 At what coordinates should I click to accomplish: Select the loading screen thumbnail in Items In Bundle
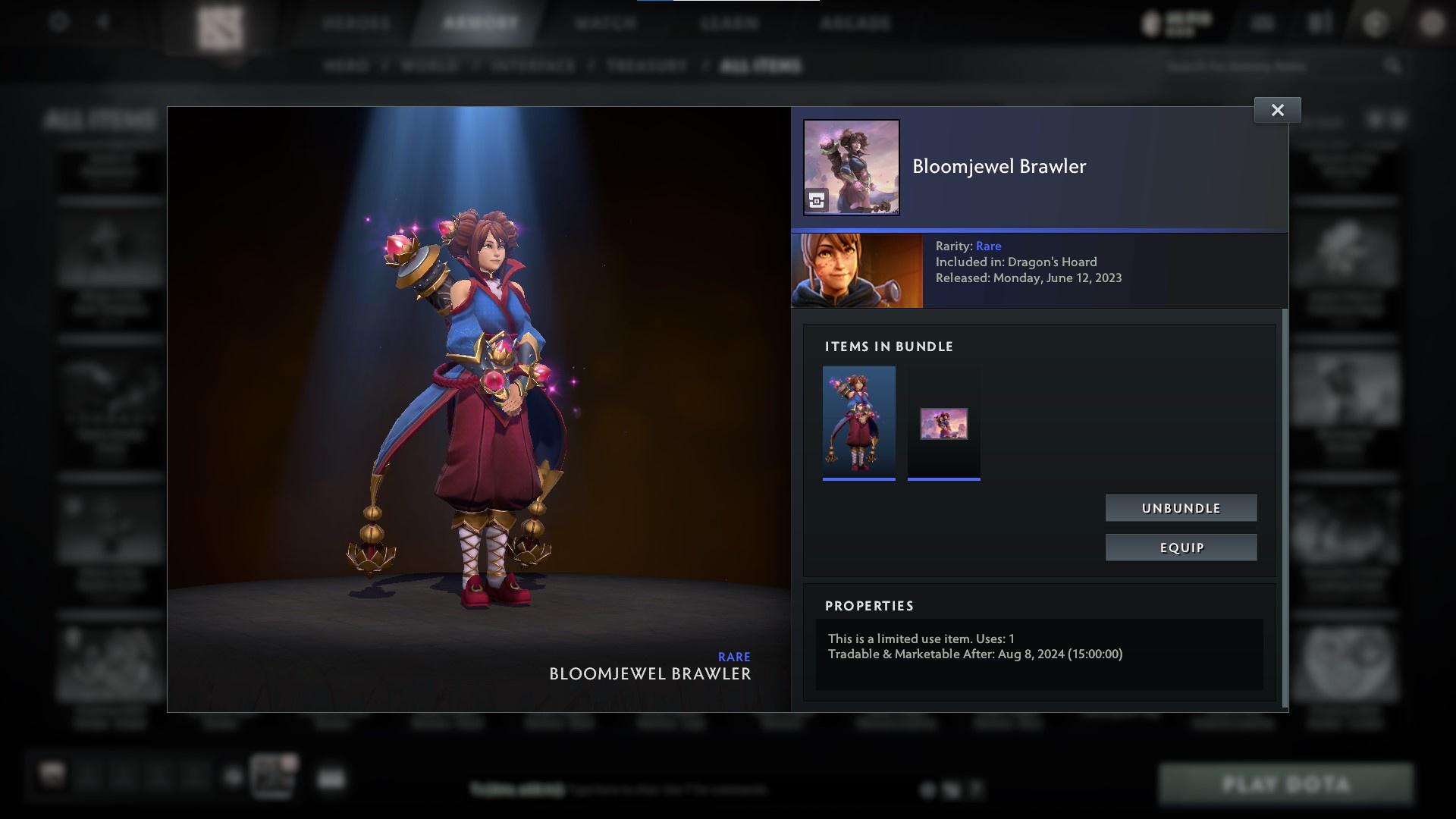pos(943,423)
